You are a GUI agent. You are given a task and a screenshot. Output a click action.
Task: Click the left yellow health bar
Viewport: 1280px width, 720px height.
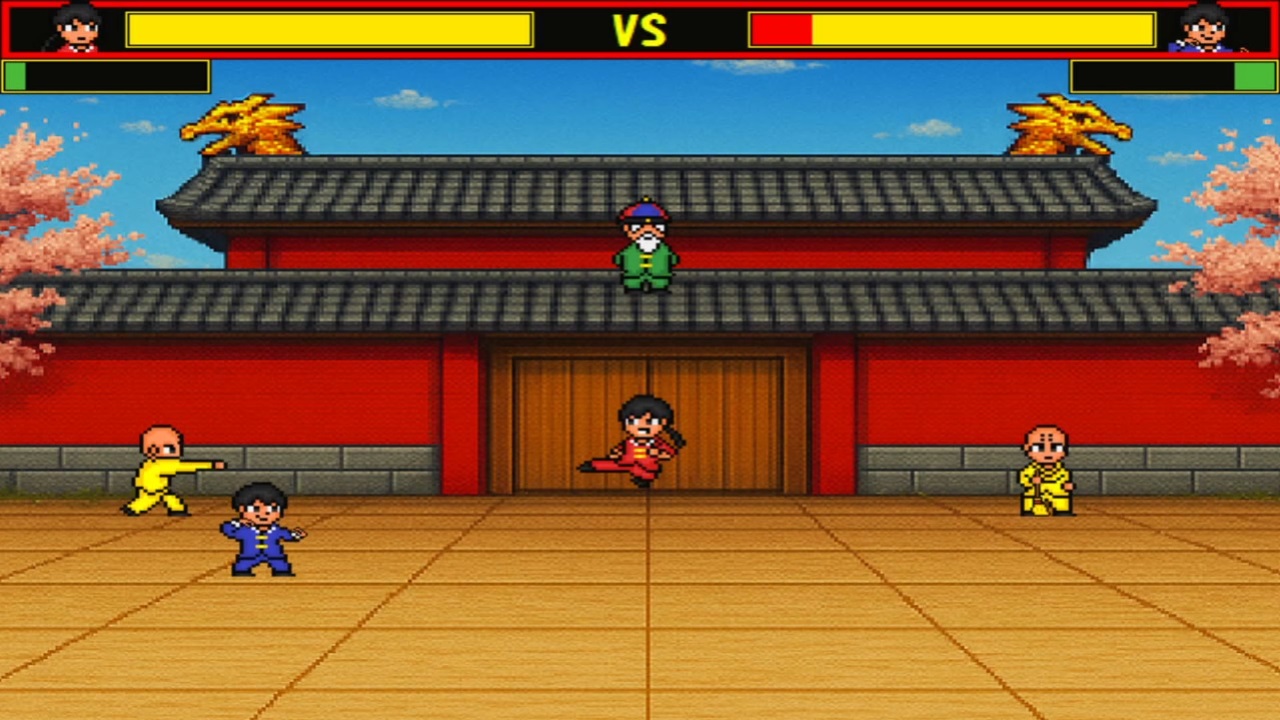[x=330, y=30]
